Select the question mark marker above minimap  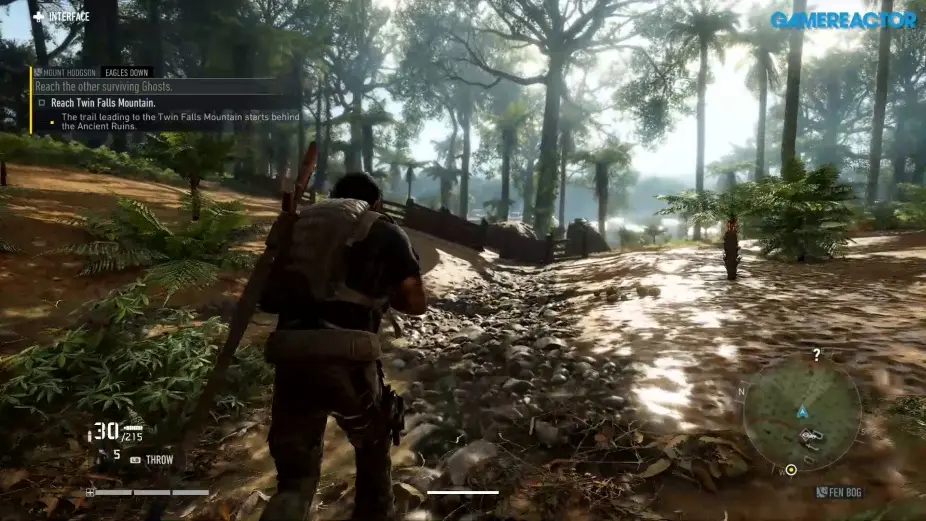click(x=816, y=355)
